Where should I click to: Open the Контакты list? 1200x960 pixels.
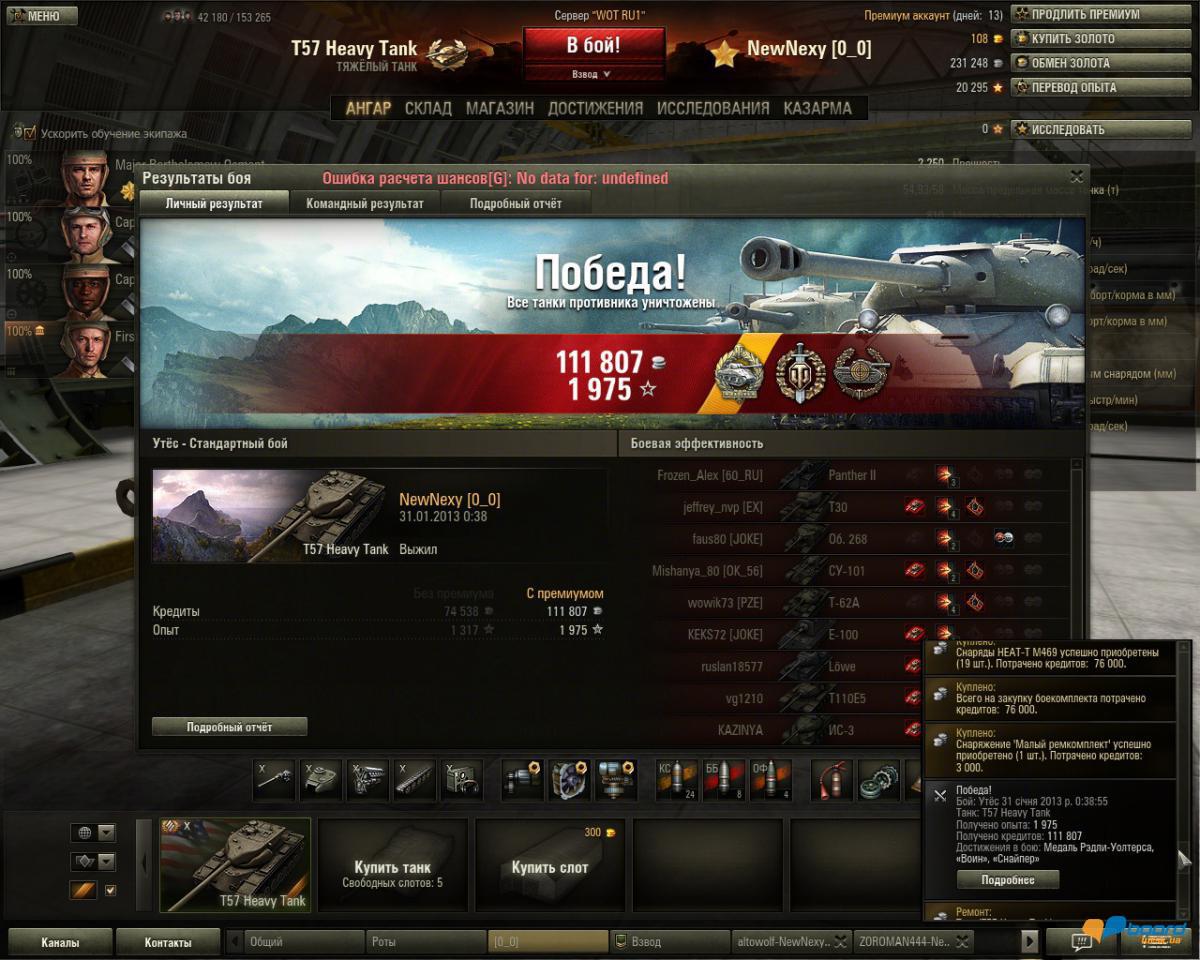tap(167, 942)
